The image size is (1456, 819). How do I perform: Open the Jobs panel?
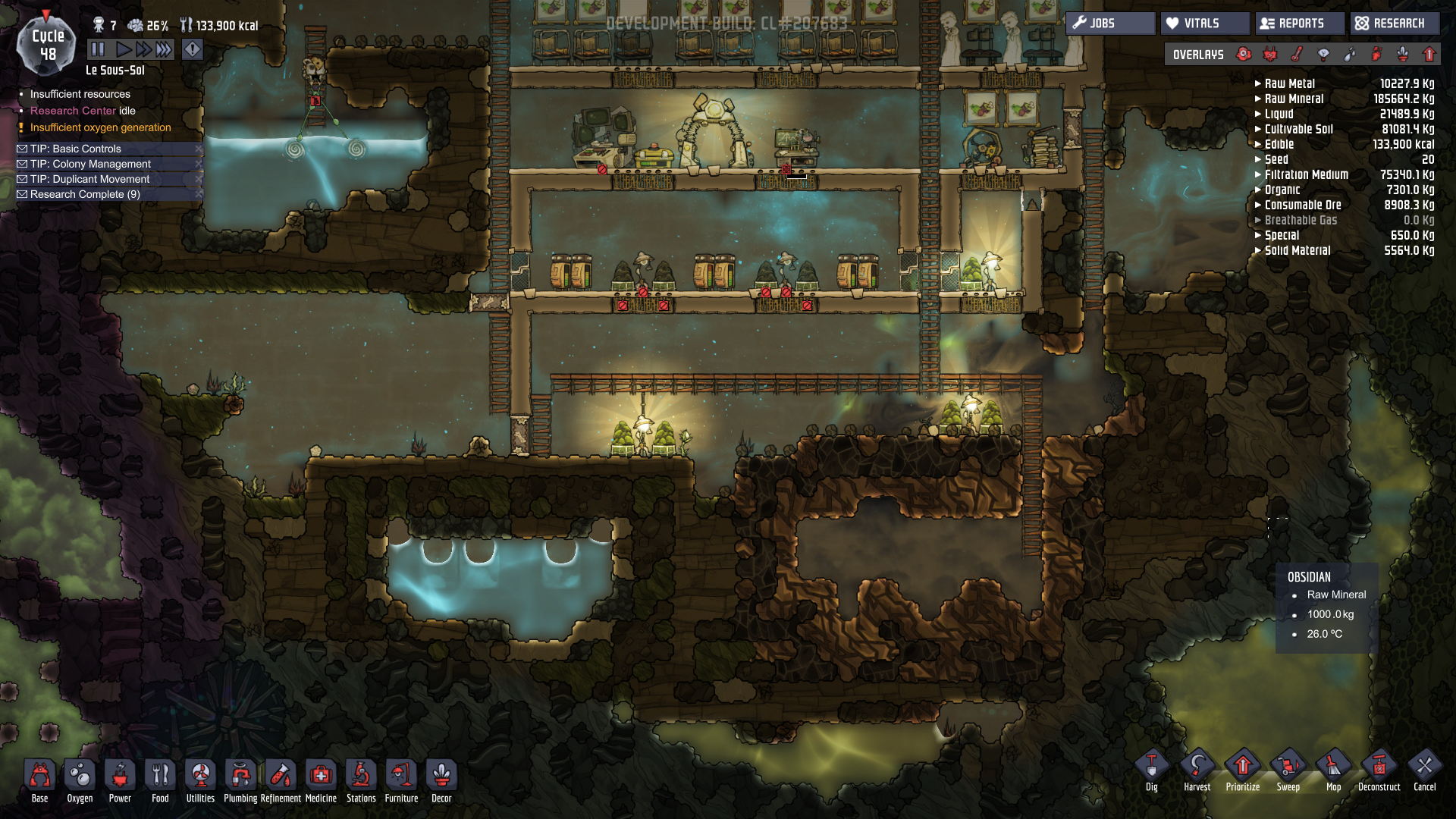[1110, 24]
